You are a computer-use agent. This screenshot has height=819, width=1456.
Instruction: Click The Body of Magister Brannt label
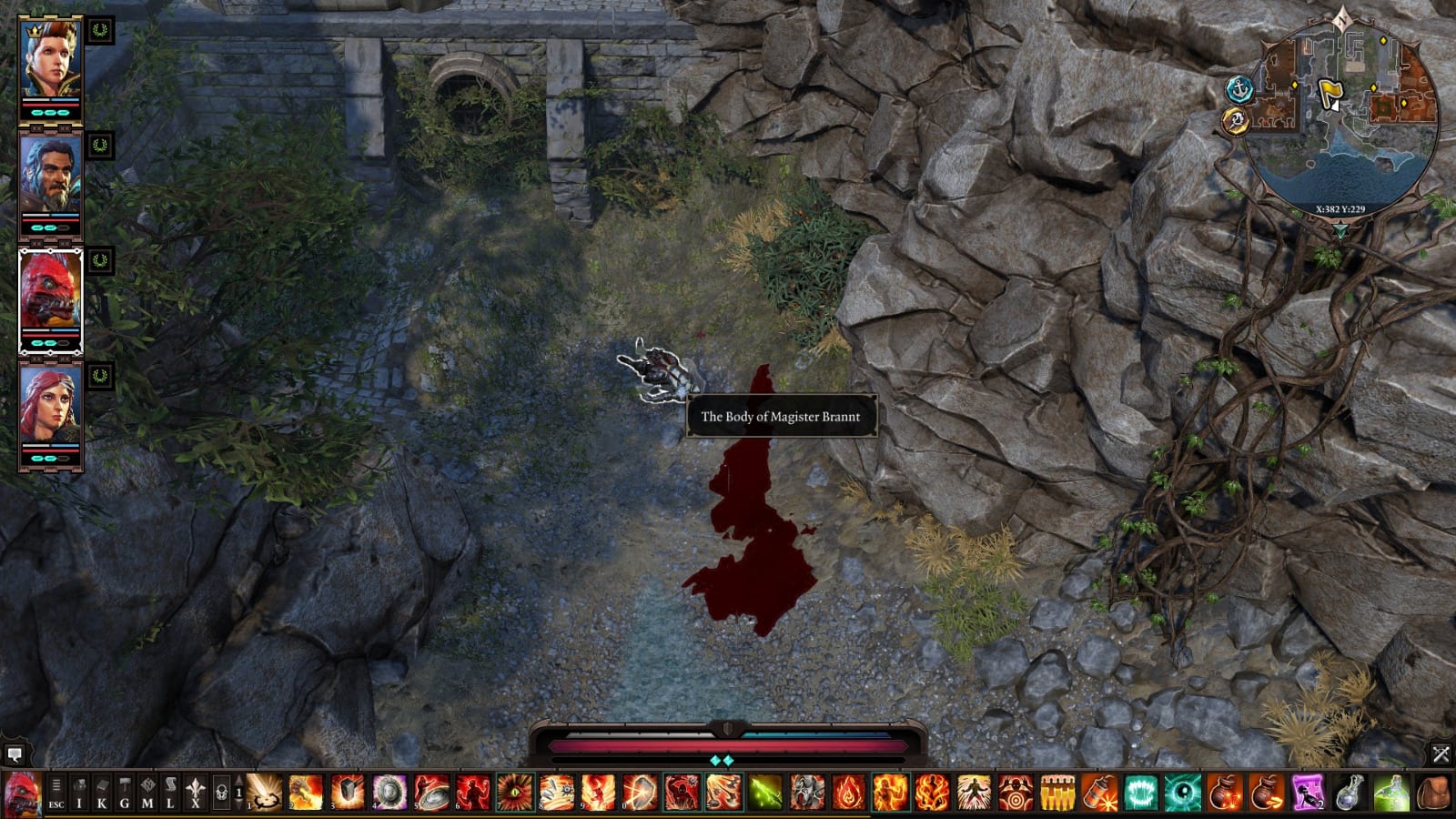781,417
